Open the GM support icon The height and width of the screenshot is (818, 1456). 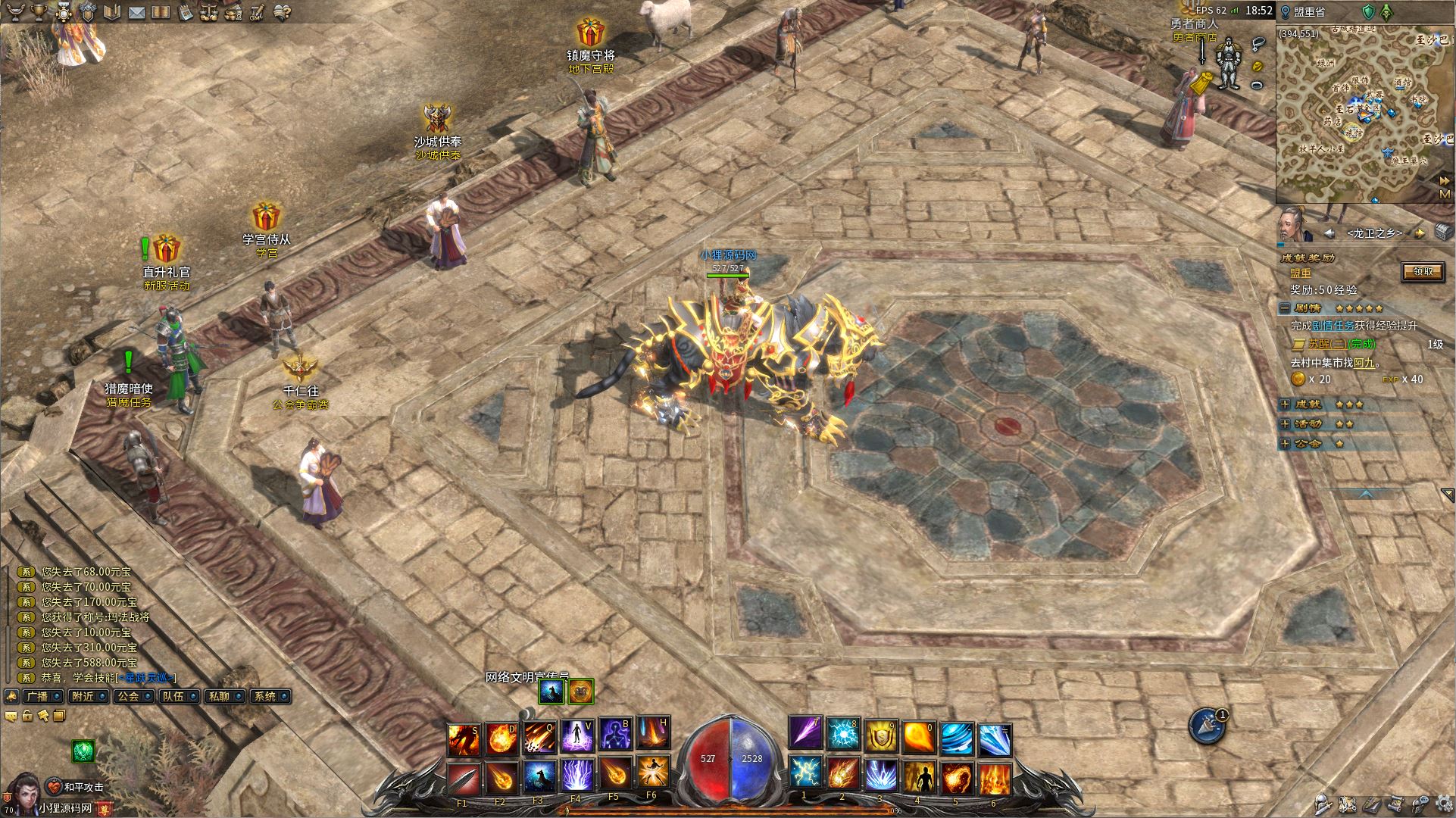click(257, 12)
